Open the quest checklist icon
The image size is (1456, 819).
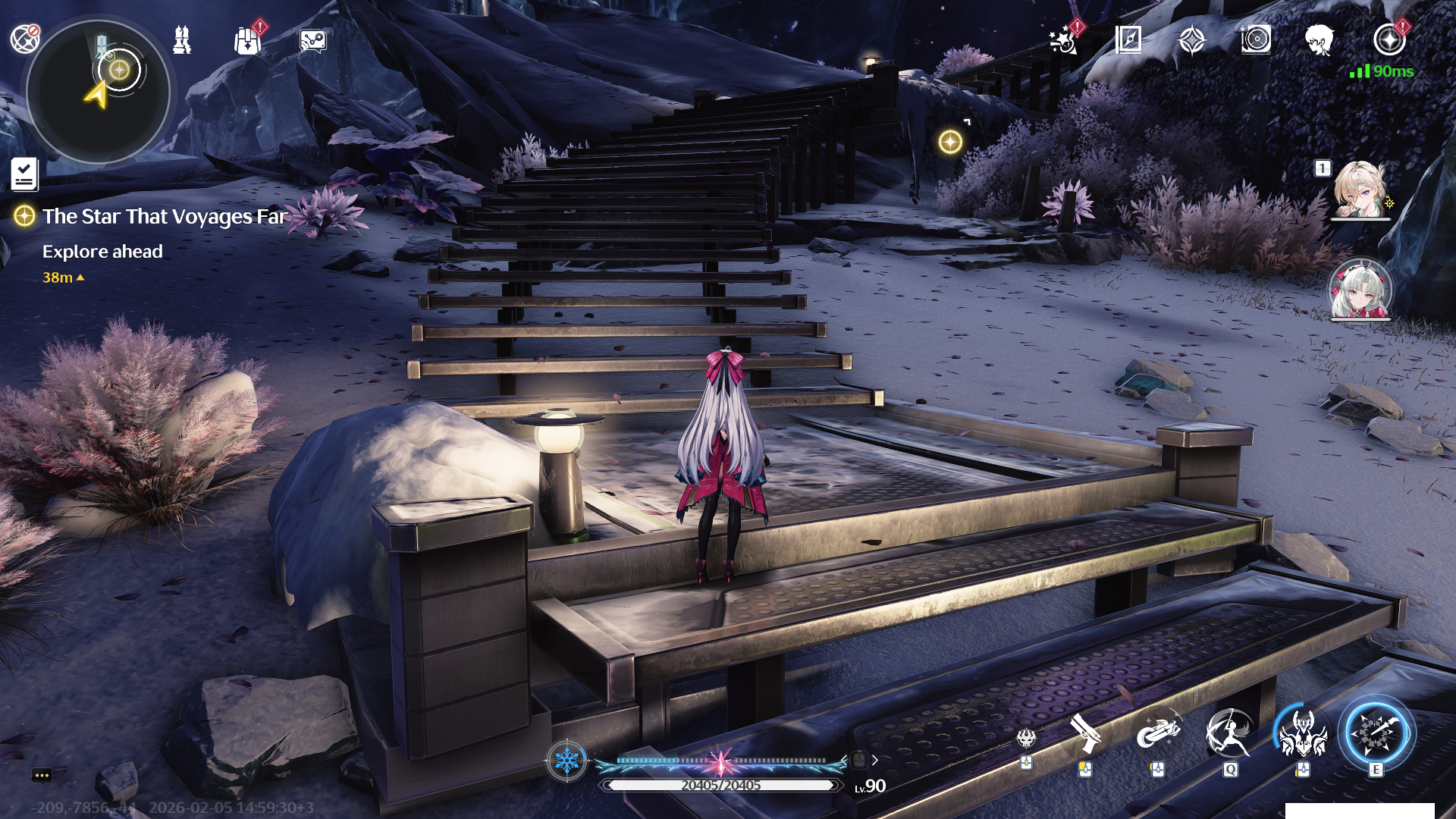[x=24, y=174]
